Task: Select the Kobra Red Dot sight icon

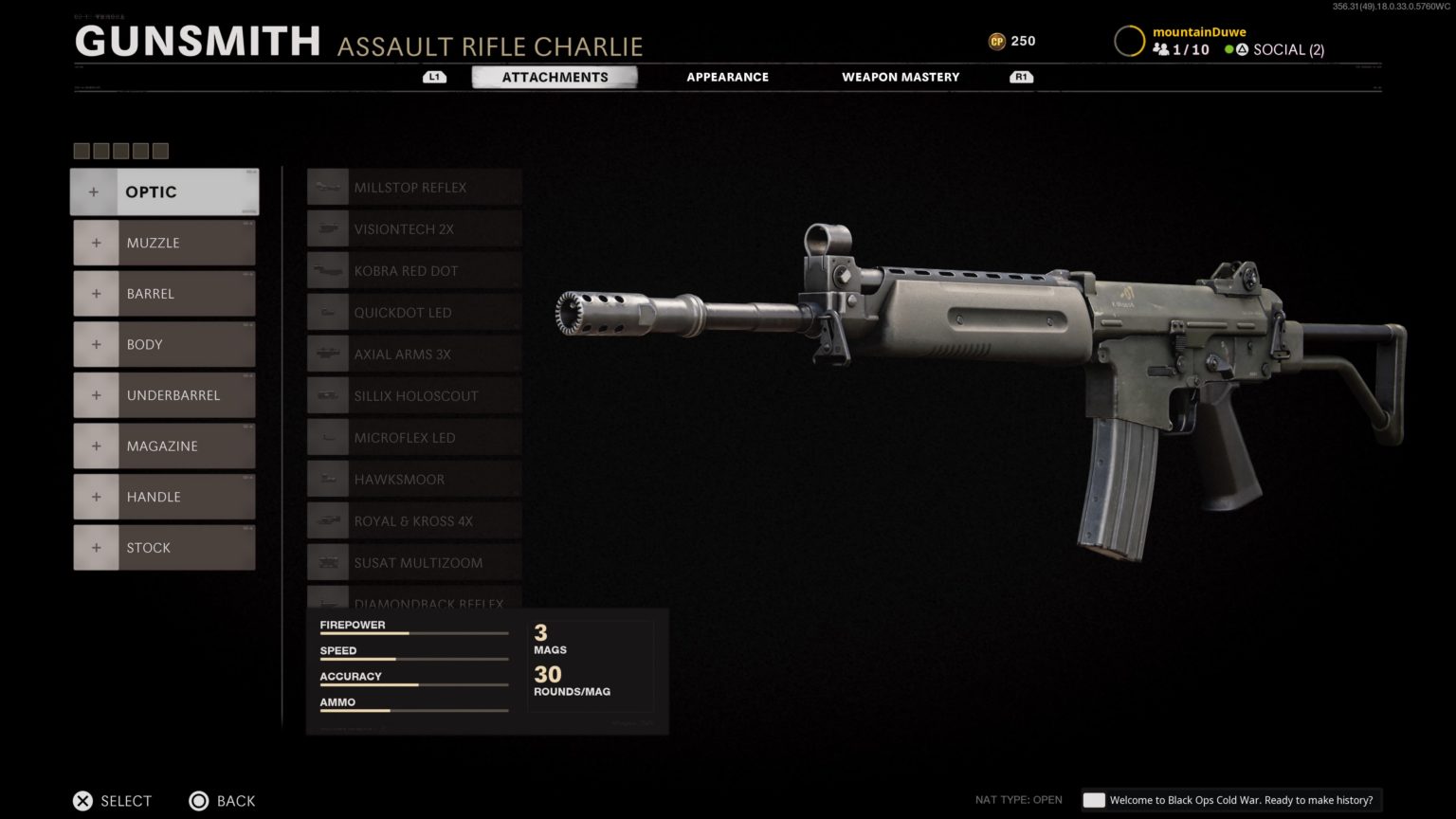Action: coord(327,270)
